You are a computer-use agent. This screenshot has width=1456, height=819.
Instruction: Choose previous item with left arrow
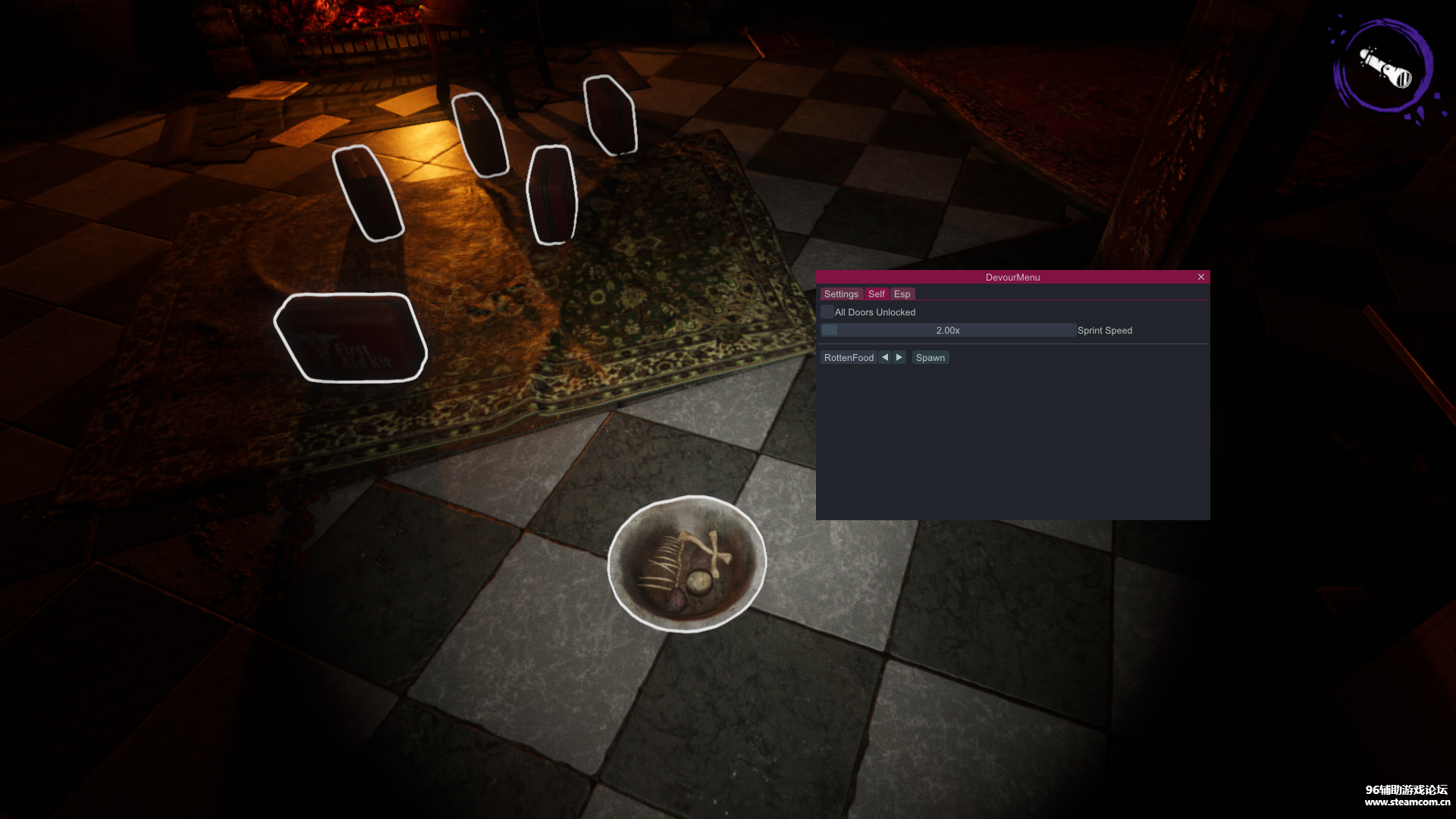[885, 358]
